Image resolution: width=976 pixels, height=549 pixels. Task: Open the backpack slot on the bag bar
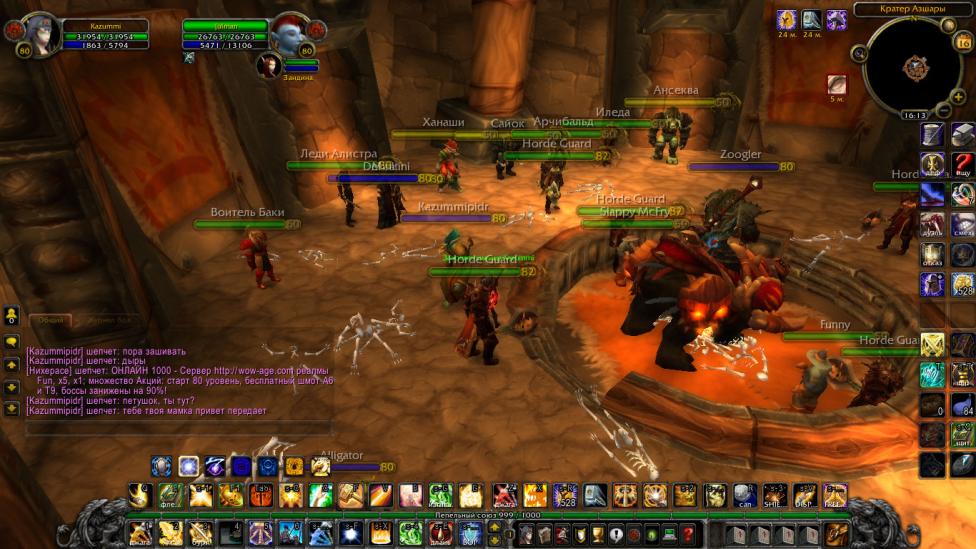[836, 533]
